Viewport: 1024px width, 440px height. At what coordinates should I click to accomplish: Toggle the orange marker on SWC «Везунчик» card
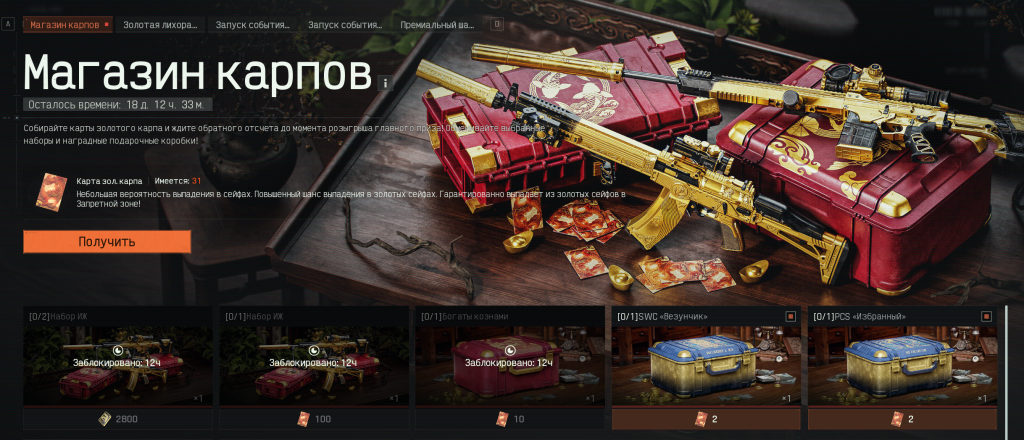click(x=790, y=317)
